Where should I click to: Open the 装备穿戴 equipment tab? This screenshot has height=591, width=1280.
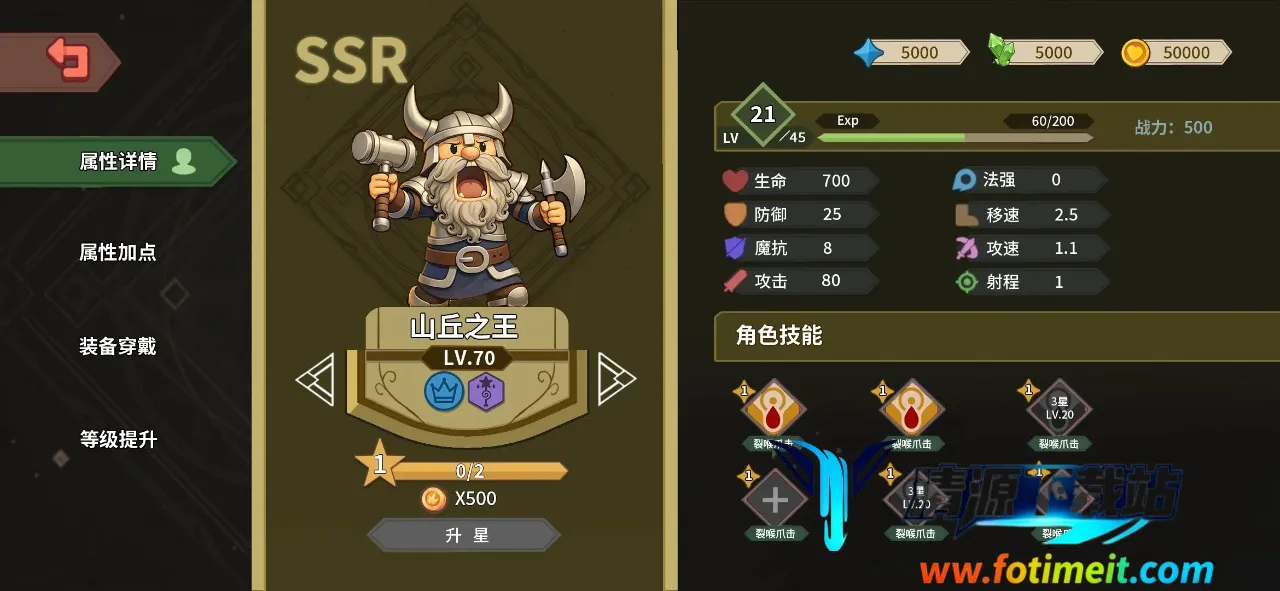click(118, 346)
